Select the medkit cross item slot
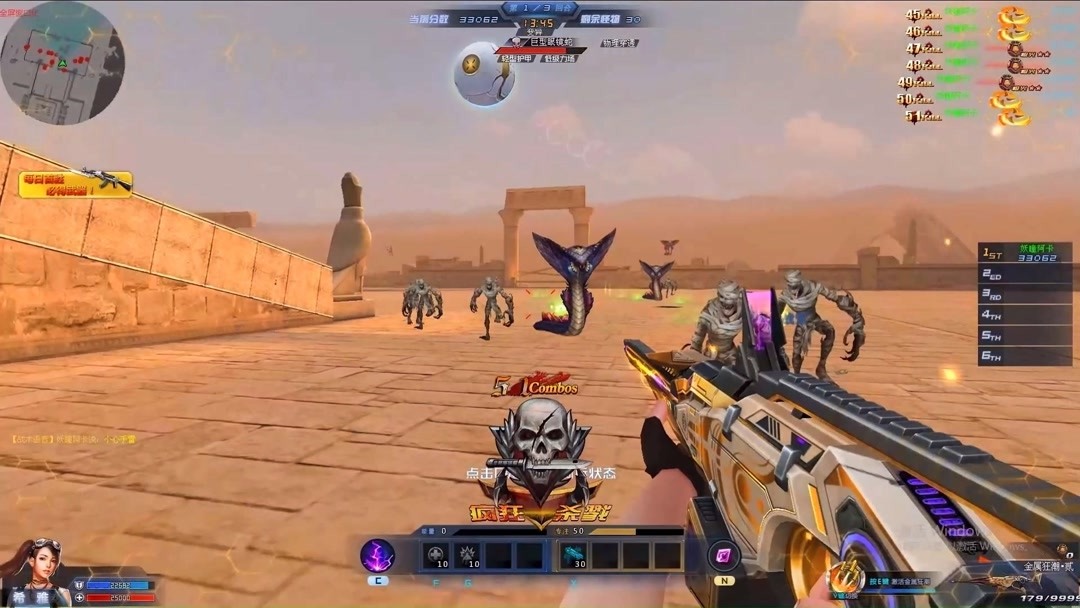Viewport: 1080px width, 608px height. (x=436, y=555)
